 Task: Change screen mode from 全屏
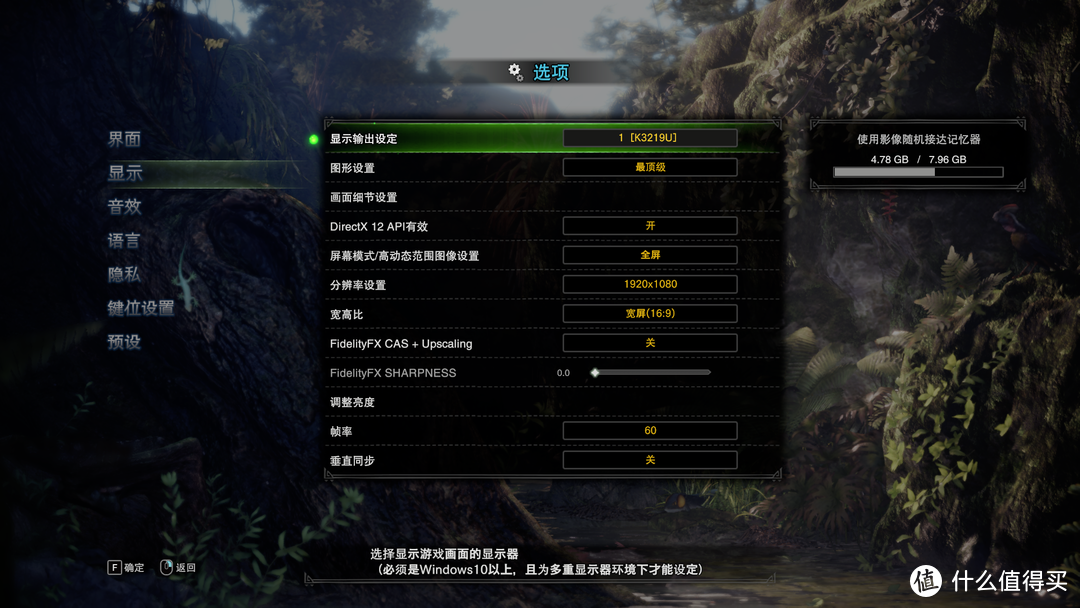pyautogui.click(x=650, y=255)
